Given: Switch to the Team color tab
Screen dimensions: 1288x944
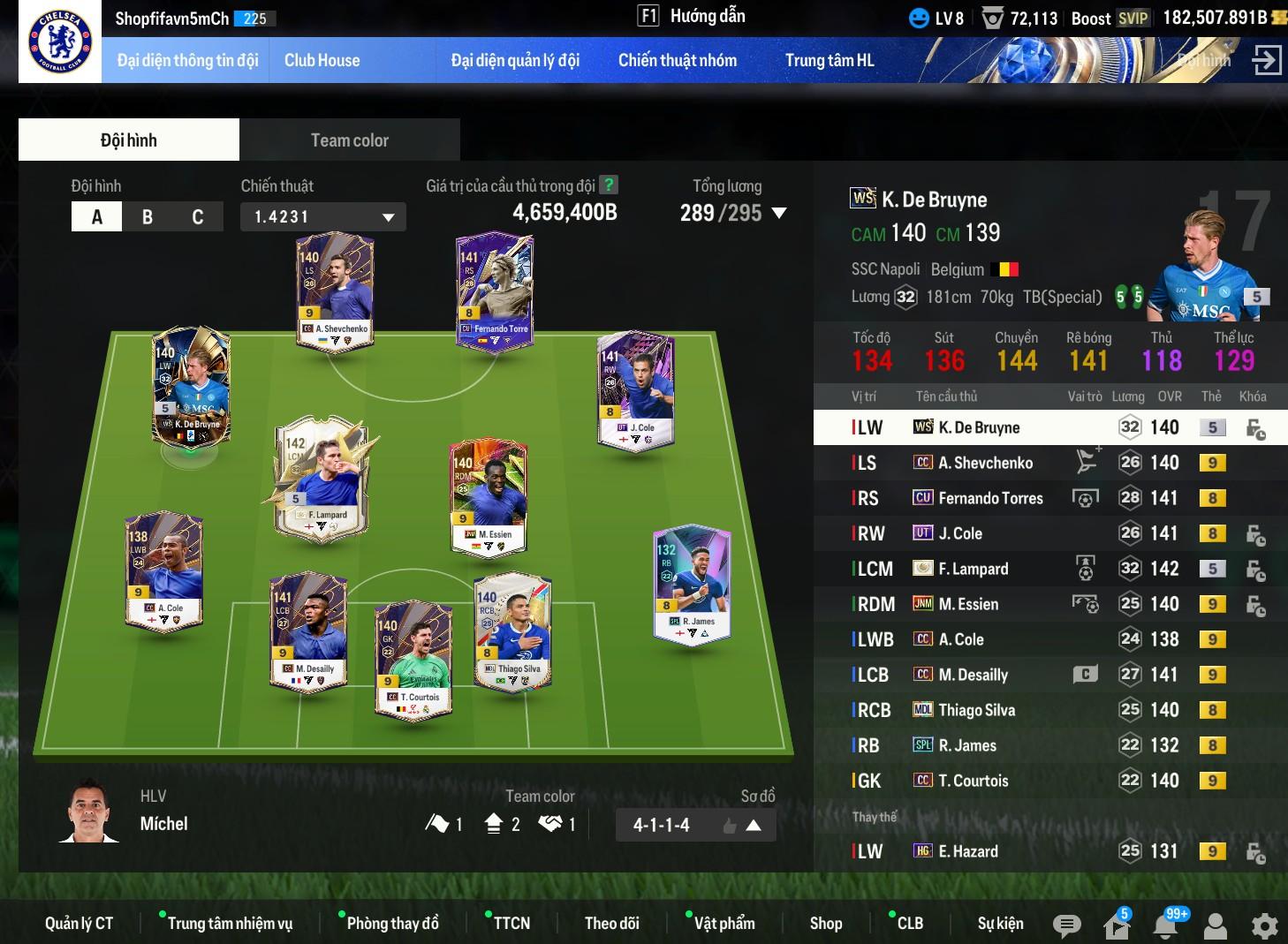Looking at the screenshot, I should point(349,140).
